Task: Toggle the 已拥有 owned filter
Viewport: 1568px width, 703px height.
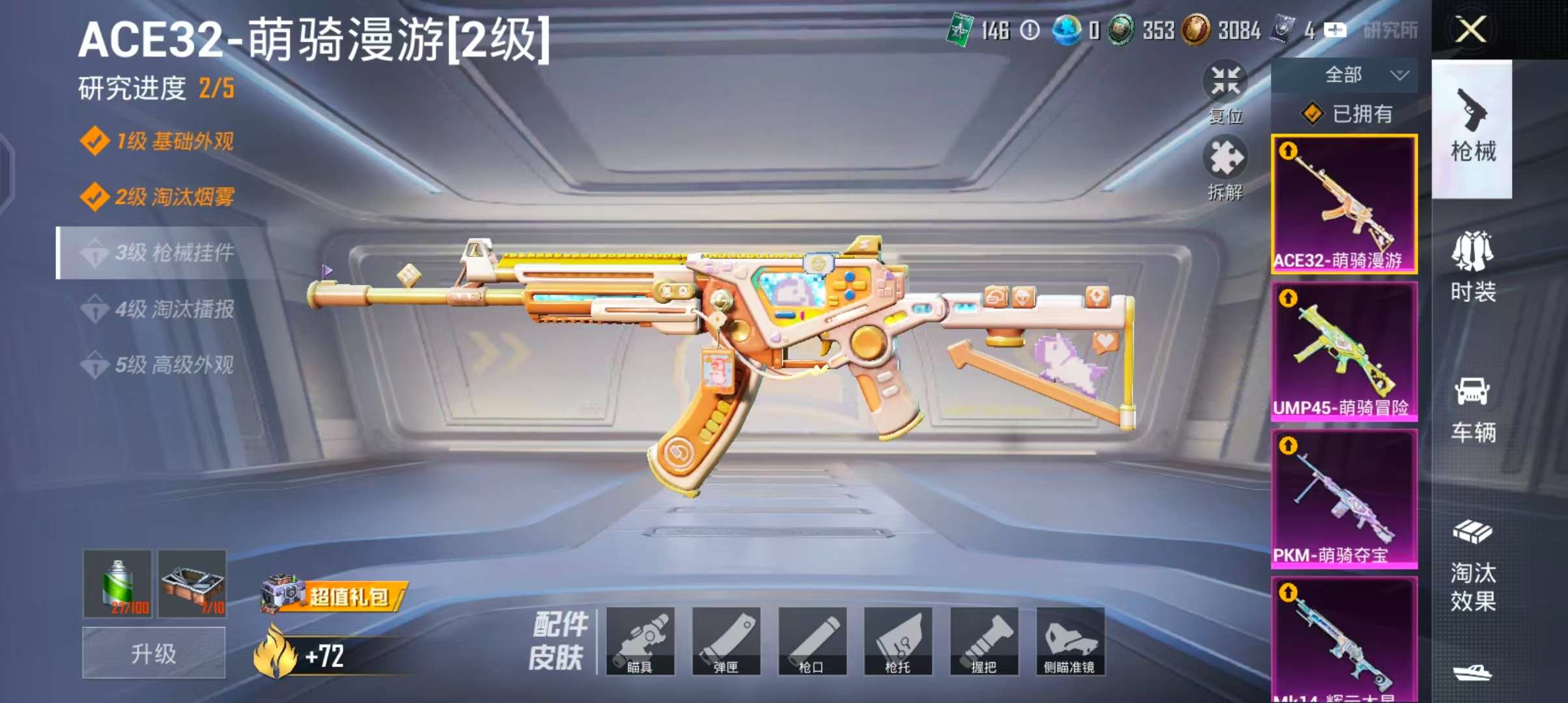Action: 1347,114
